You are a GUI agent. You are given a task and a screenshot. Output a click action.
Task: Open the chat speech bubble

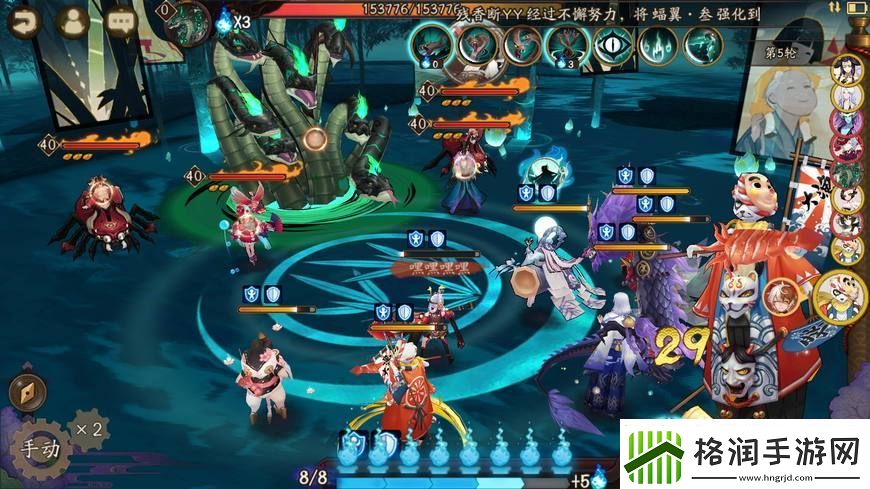[x=121, y=22]
